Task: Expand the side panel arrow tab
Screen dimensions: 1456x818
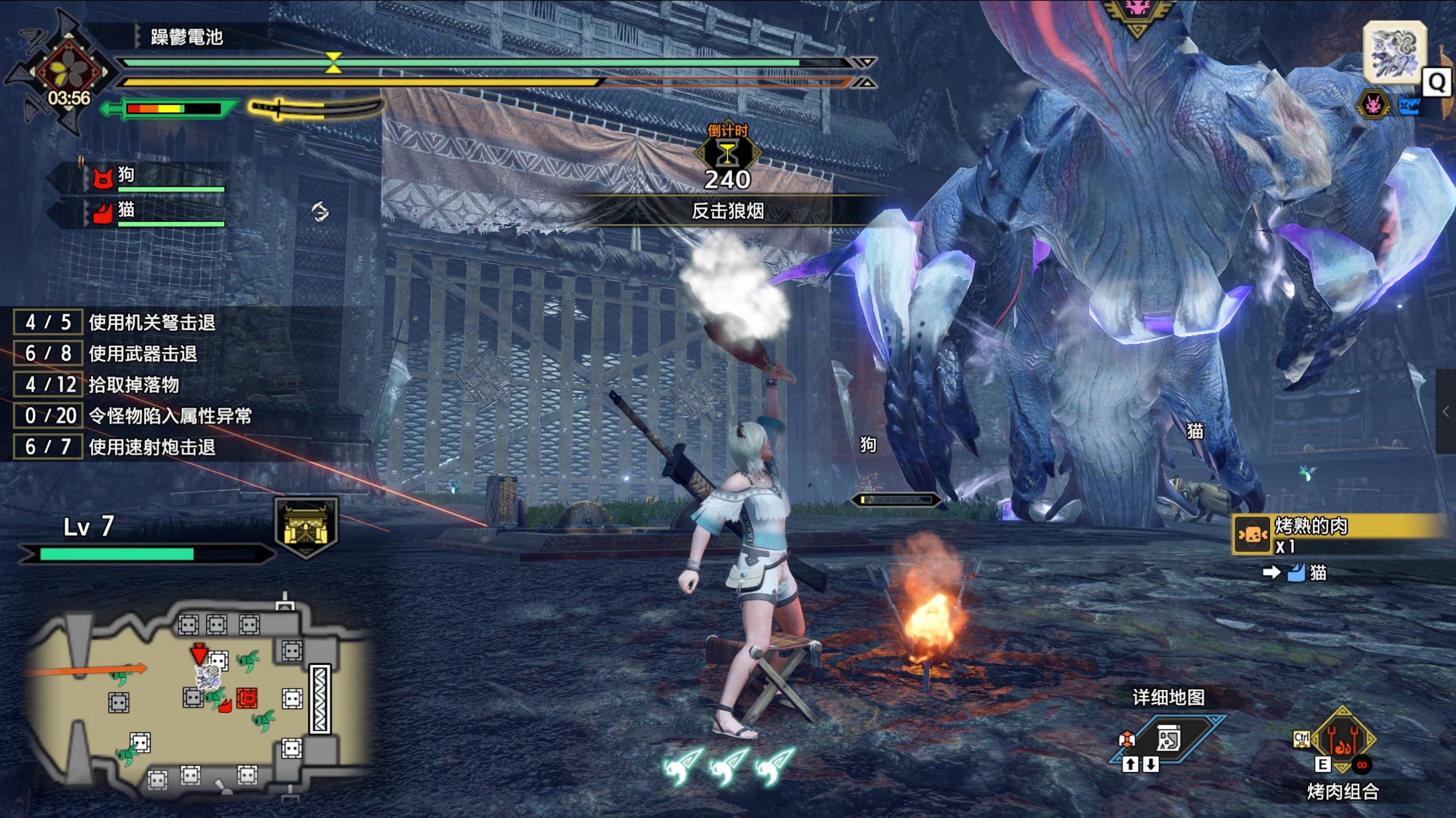Action: pos(1446,411)
